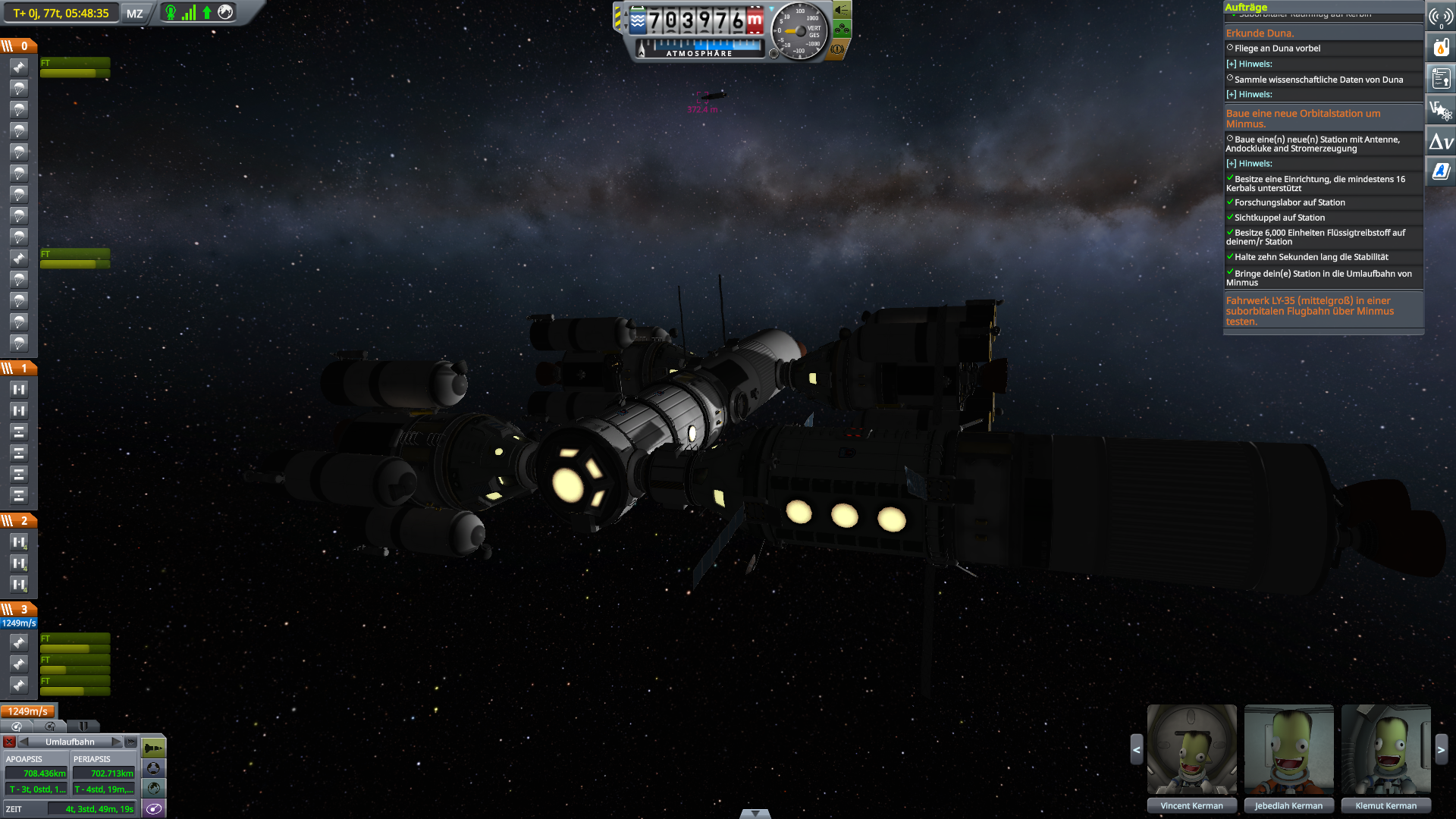Screen dimensions: 1456x819
Task: Show next crew portraits with right arrow
Action: (x=1441, y=750)
